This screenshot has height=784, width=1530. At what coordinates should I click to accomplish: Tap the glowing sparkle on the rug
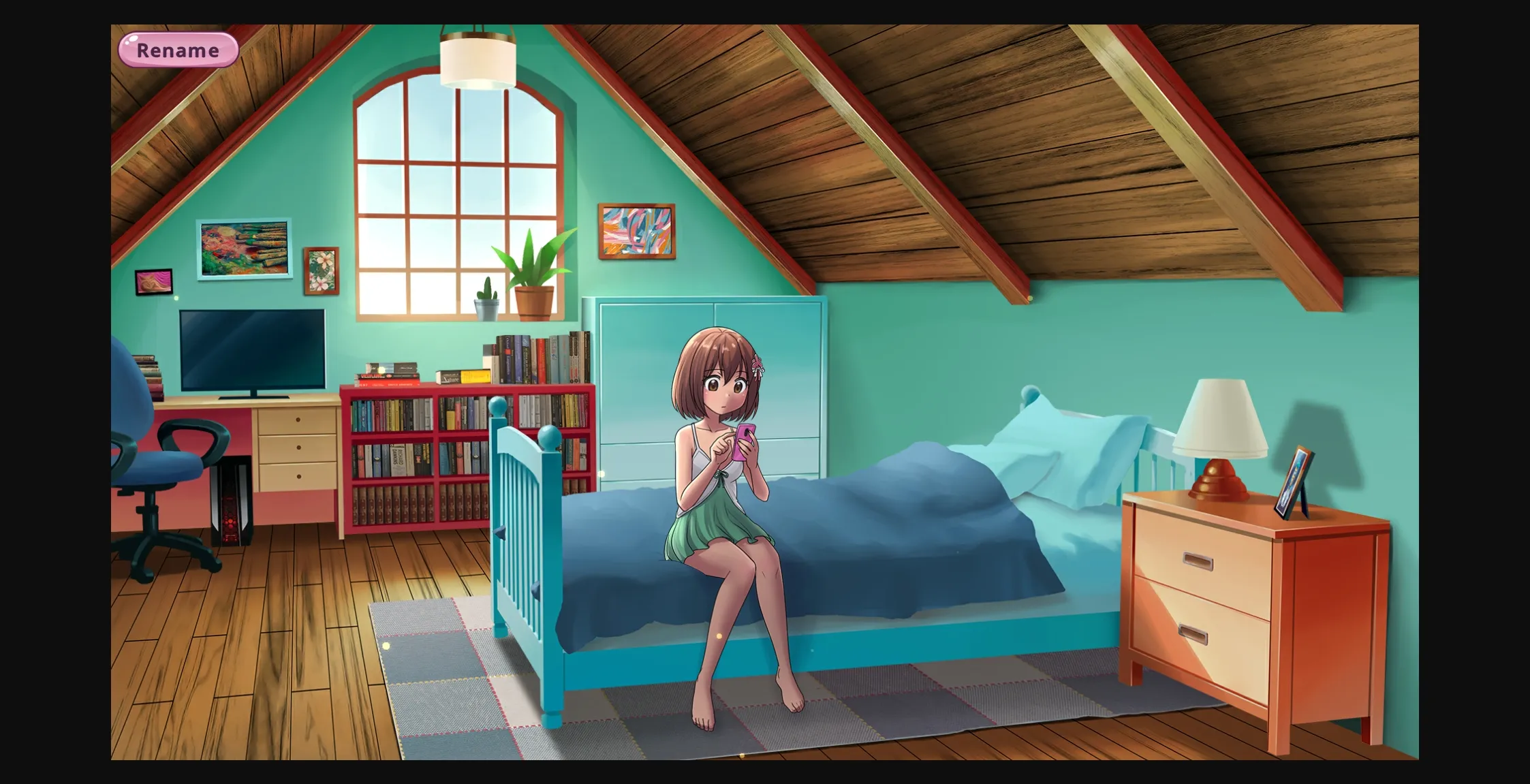click(386, 645)
